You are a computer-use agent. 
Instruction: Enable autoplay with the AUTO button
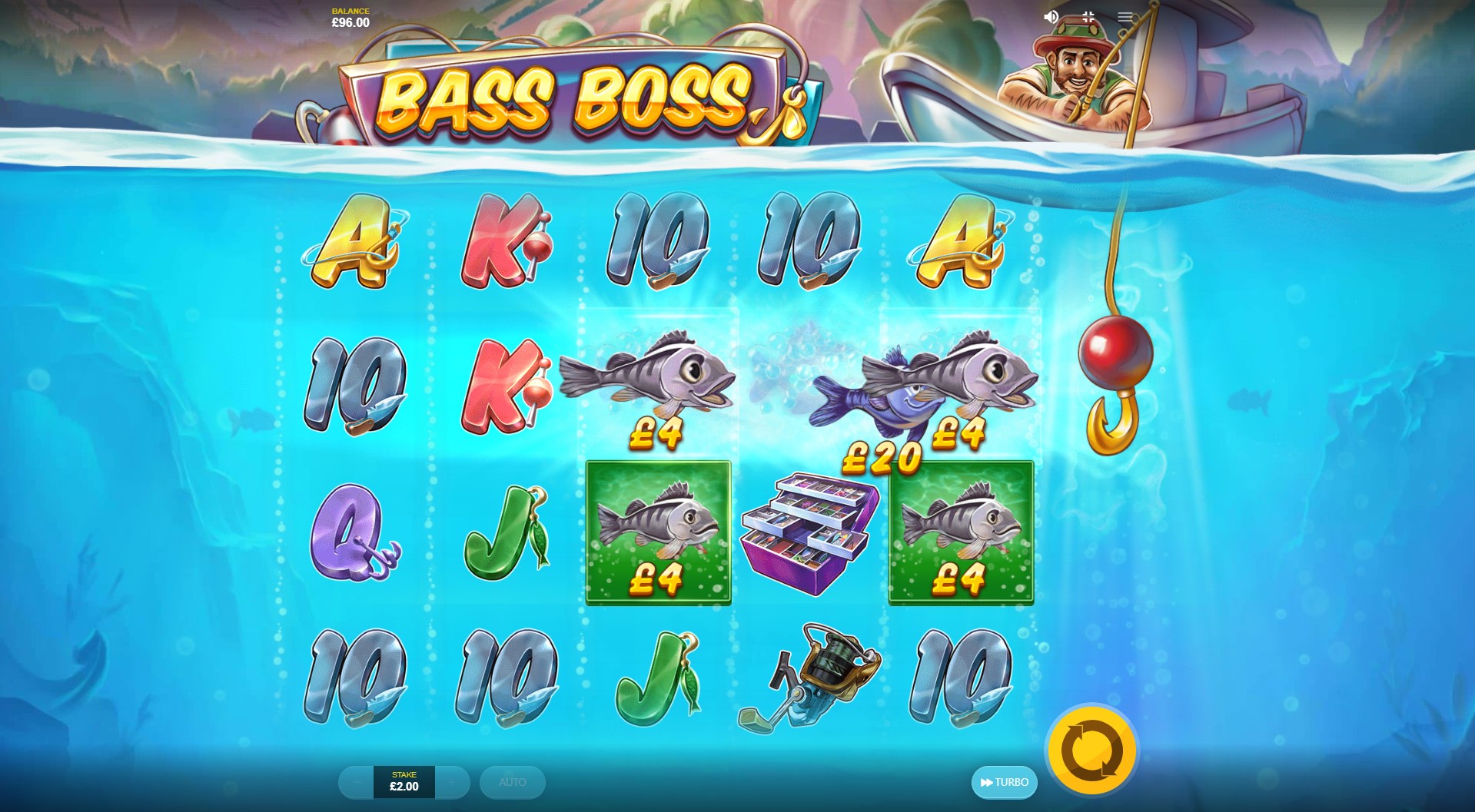point(512,783)
